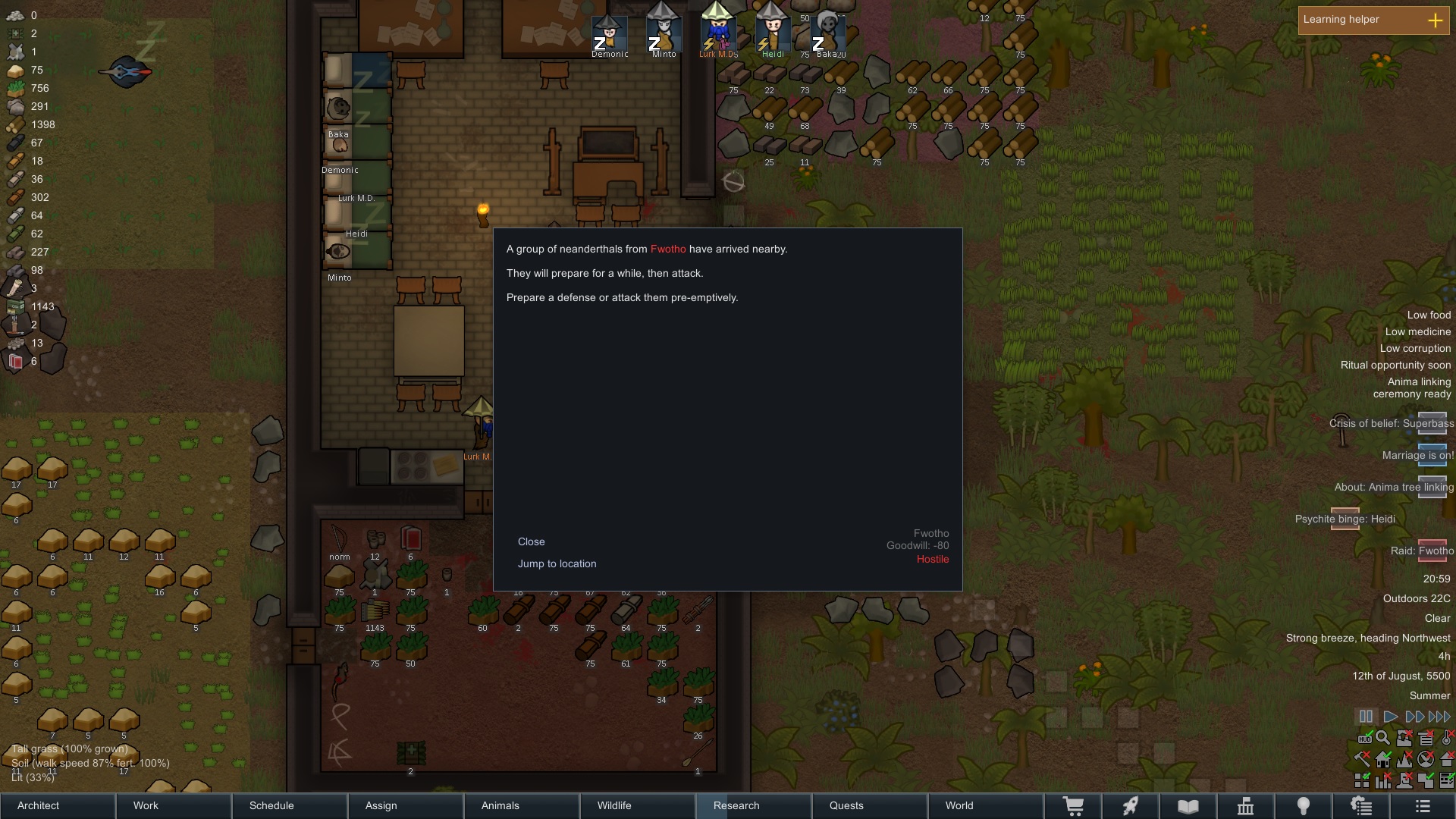The image size is (1456, 819).
Task: Select colonist Demonic's portrait
Action: [x=610, y=34]
